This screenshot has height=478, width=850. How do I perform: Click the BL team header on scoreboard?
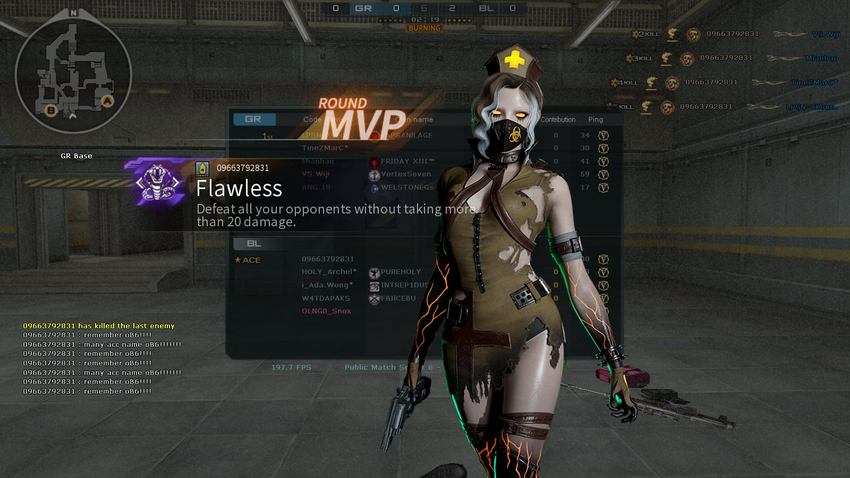click(254, 242)
